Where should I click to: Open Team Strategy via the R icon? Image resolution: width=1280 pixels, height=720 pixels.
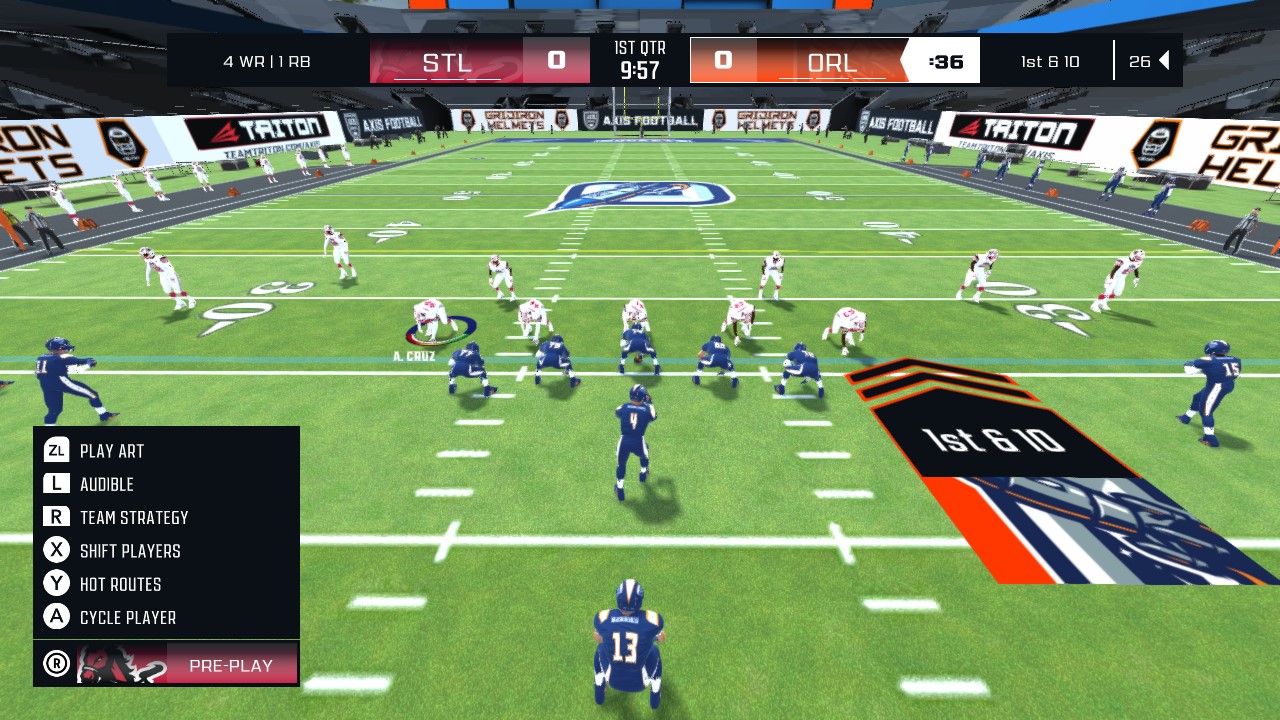[57, 517]
